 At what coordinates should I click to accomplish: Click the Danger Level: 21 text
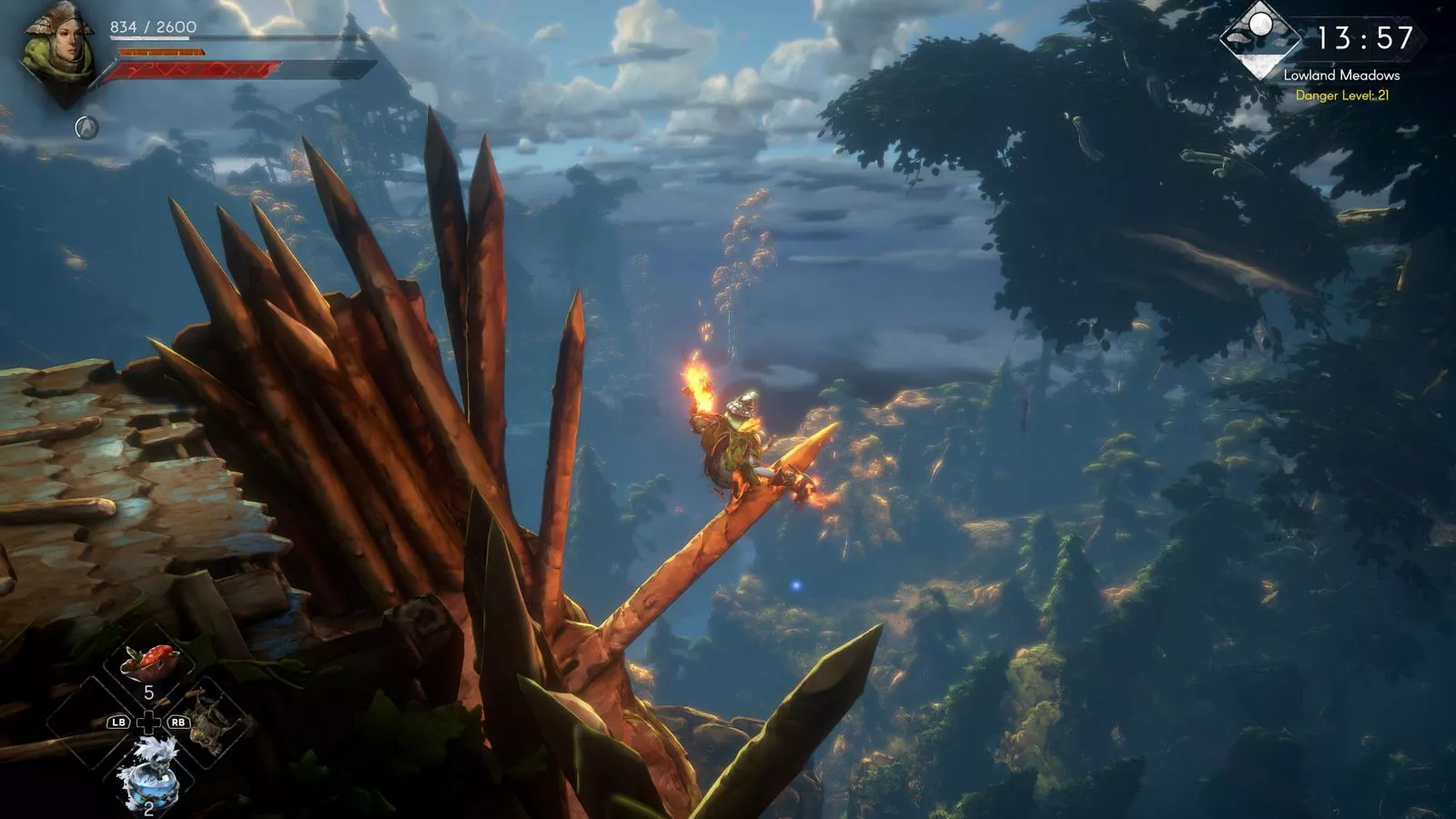point(1343,96)
